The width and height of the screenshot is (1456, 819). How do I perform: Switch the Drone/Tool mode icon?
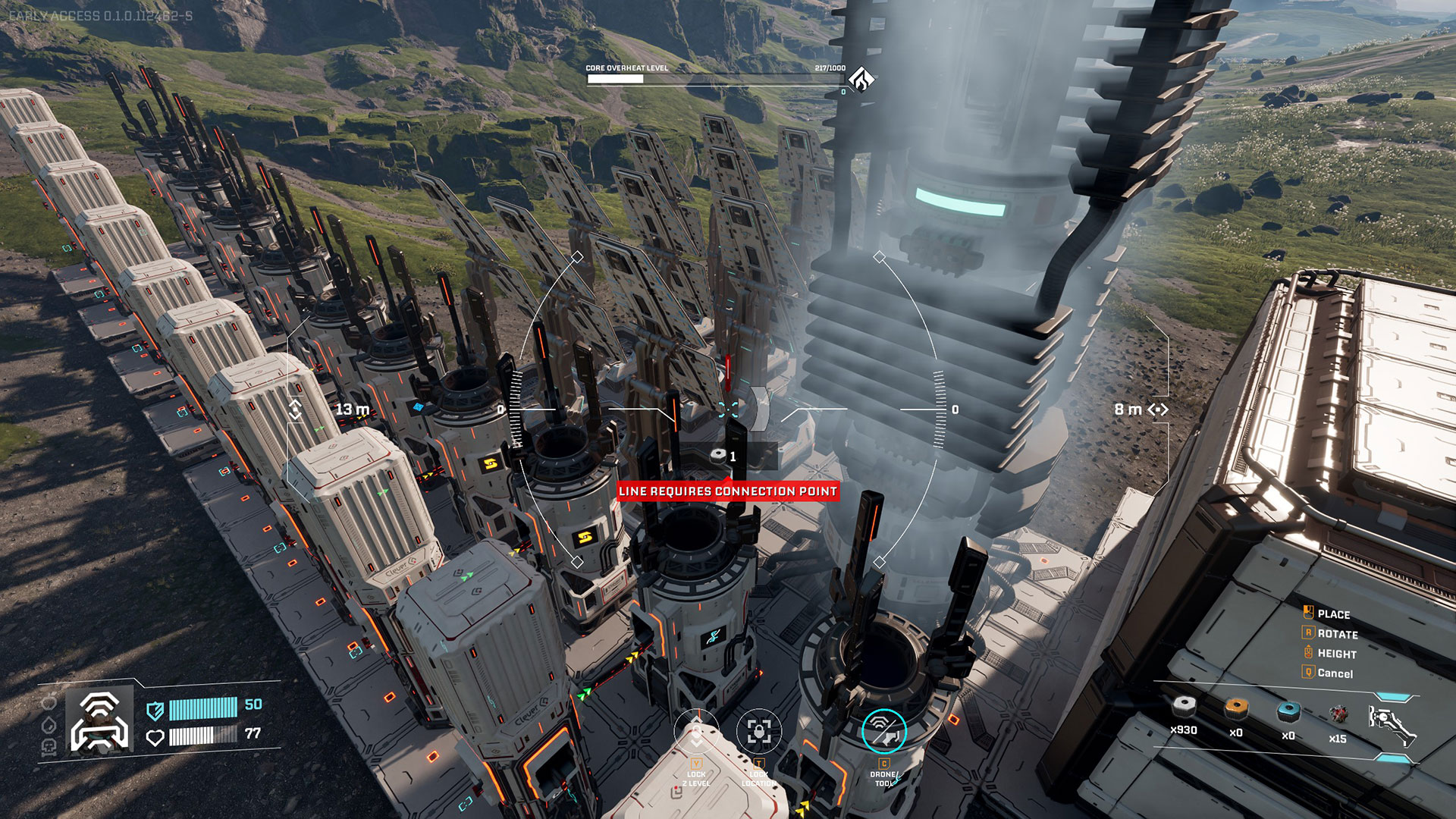click(x=884, y=731)
